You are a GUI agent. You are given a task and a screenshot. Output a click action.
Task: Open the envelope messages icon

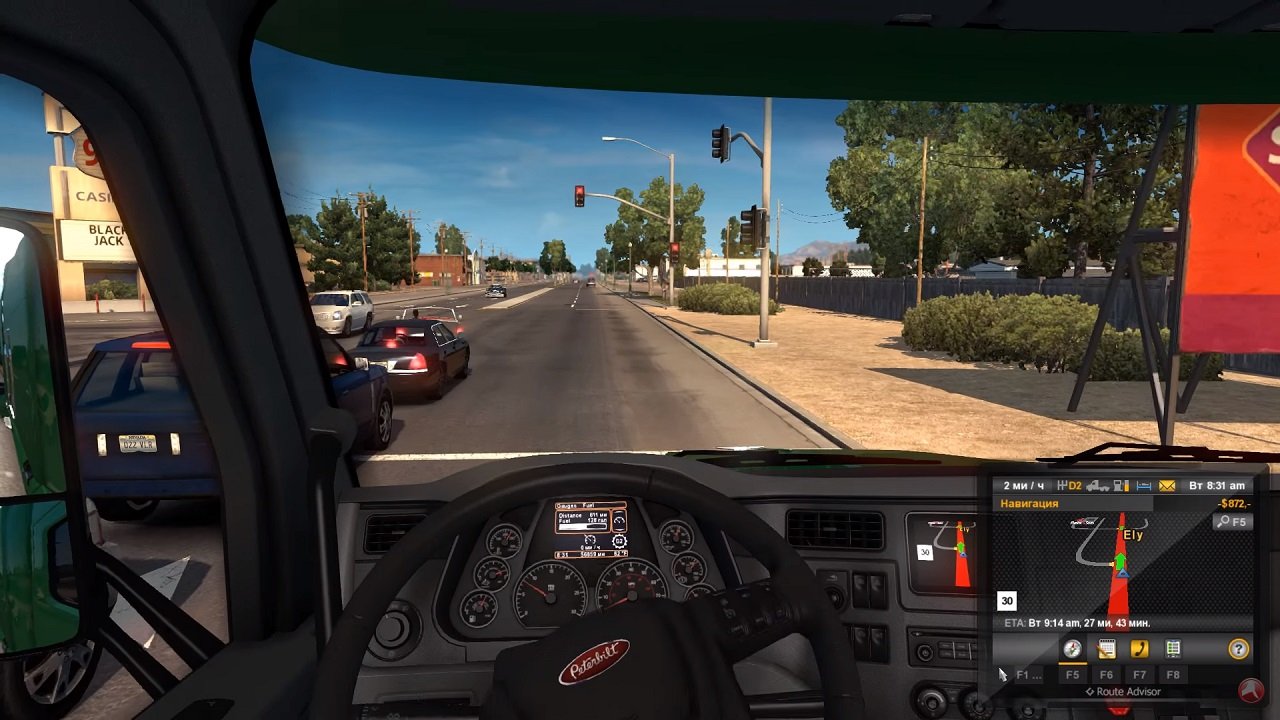[1166, 486]
